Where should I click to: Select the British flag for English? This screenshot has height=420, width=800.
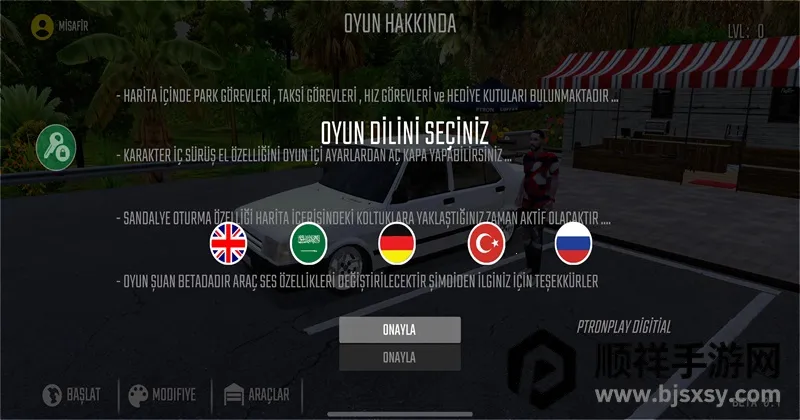(229, 243)
